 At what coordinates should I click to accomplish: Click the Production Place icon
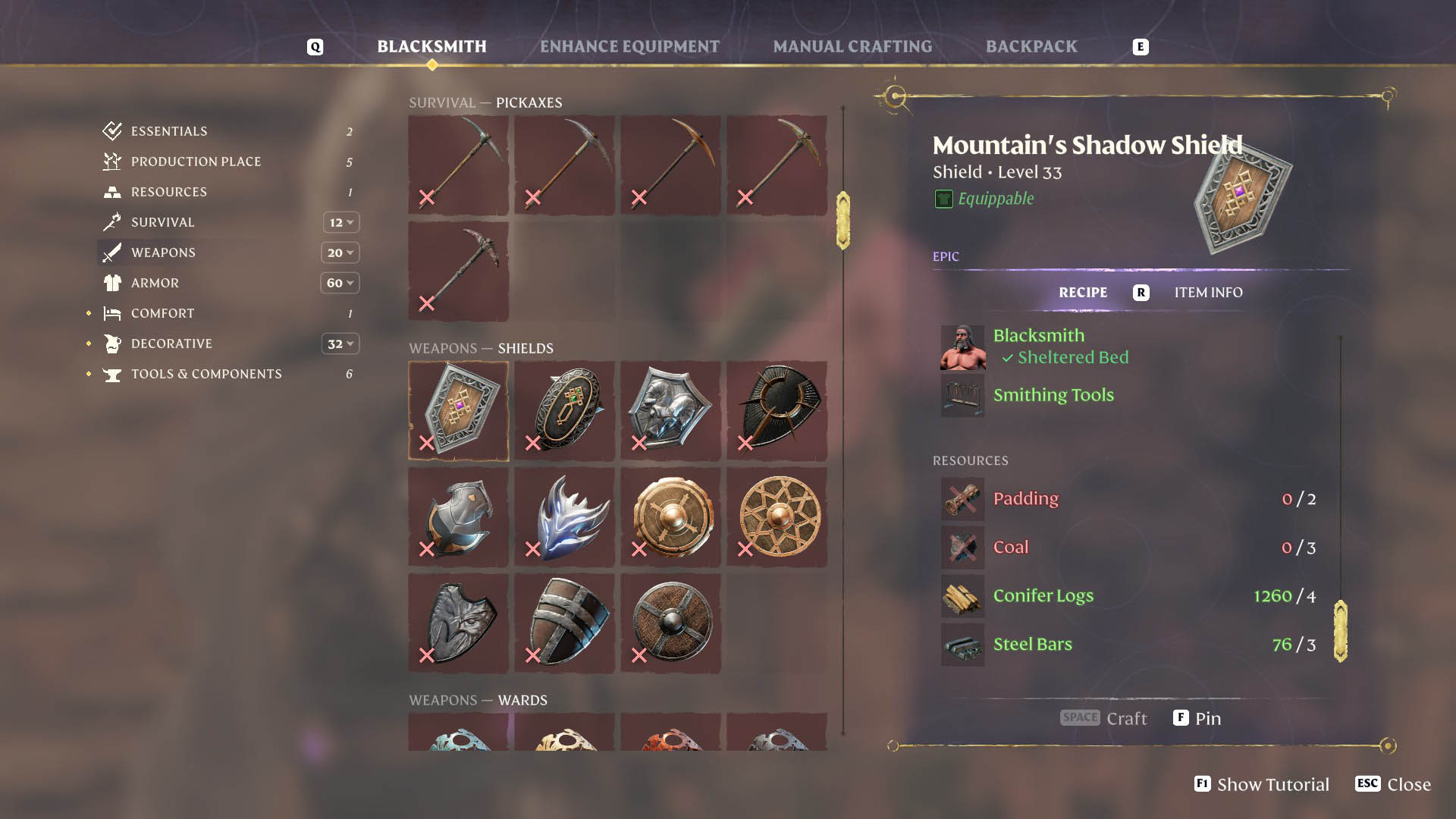pos(111,162)
